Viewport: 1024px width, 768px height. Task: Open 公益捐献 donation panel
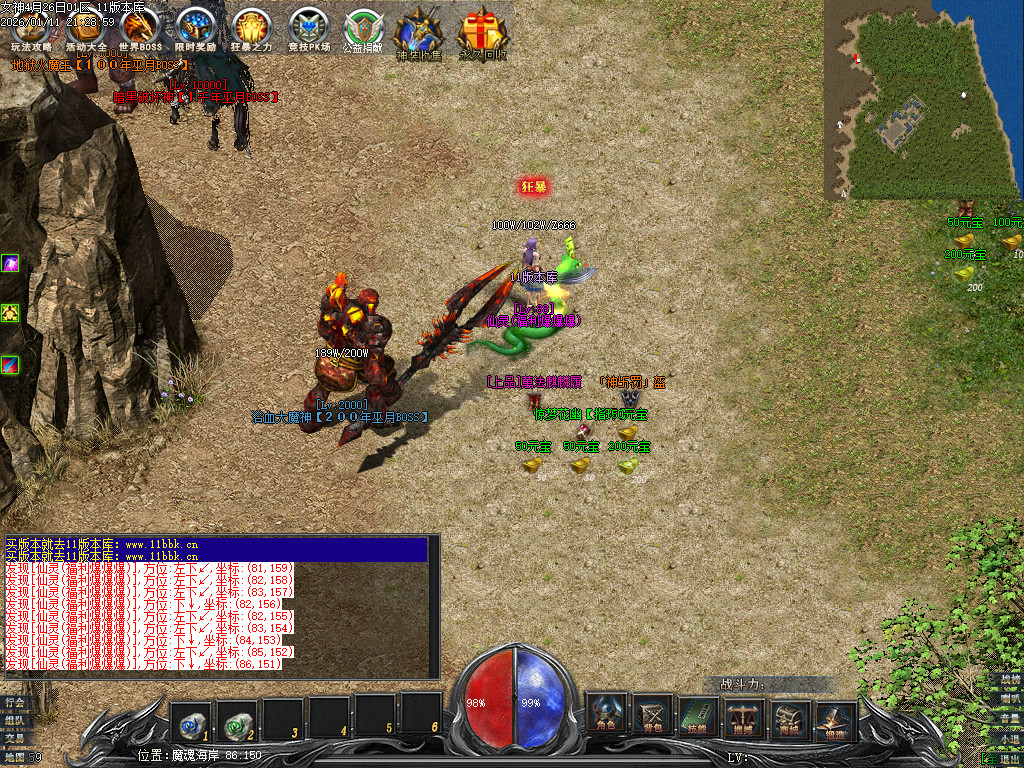pos(363,30)
